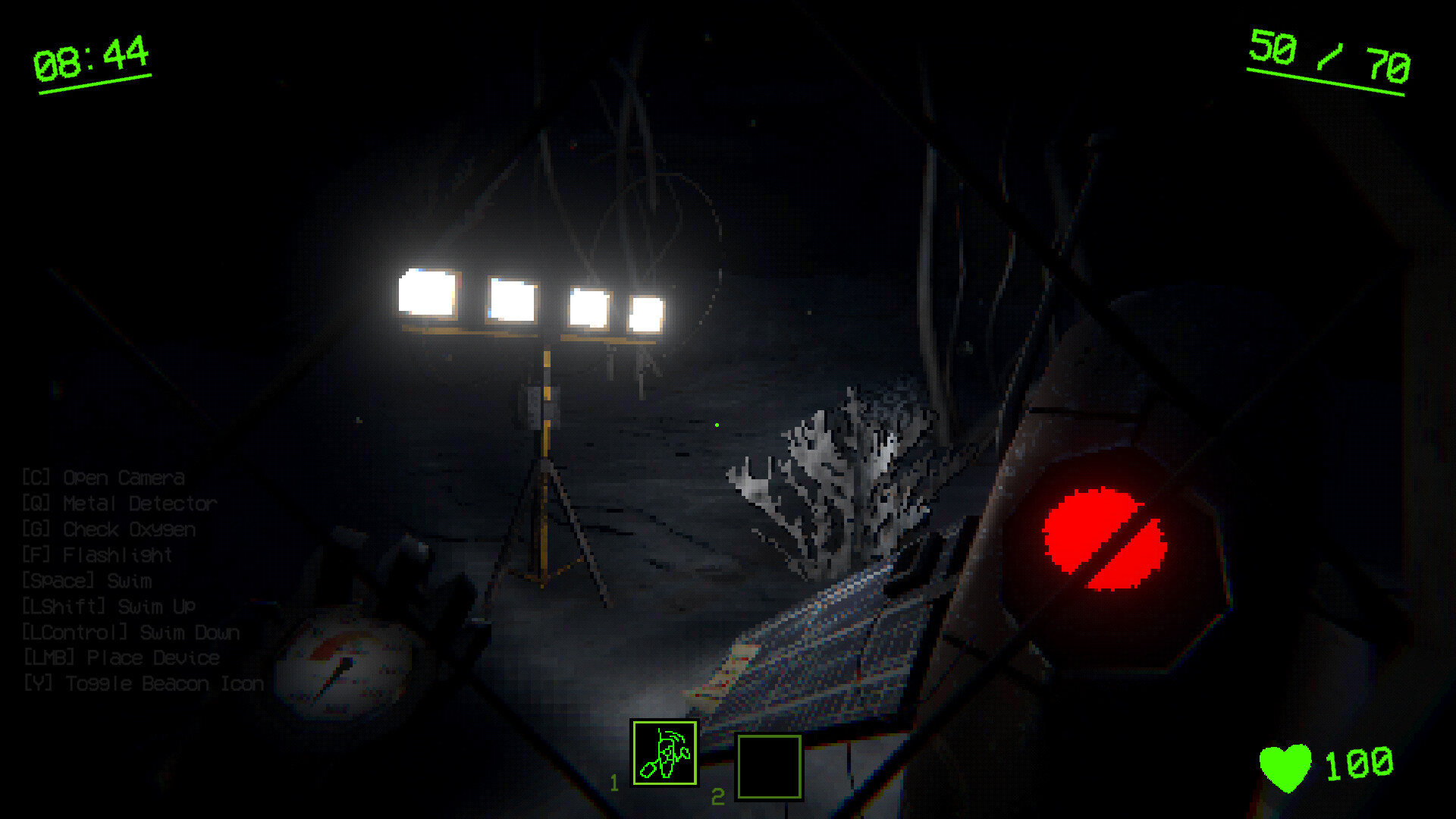Click the Space Swim control entry
This screenshot has height=819, width=1456.
click(88, 580)
